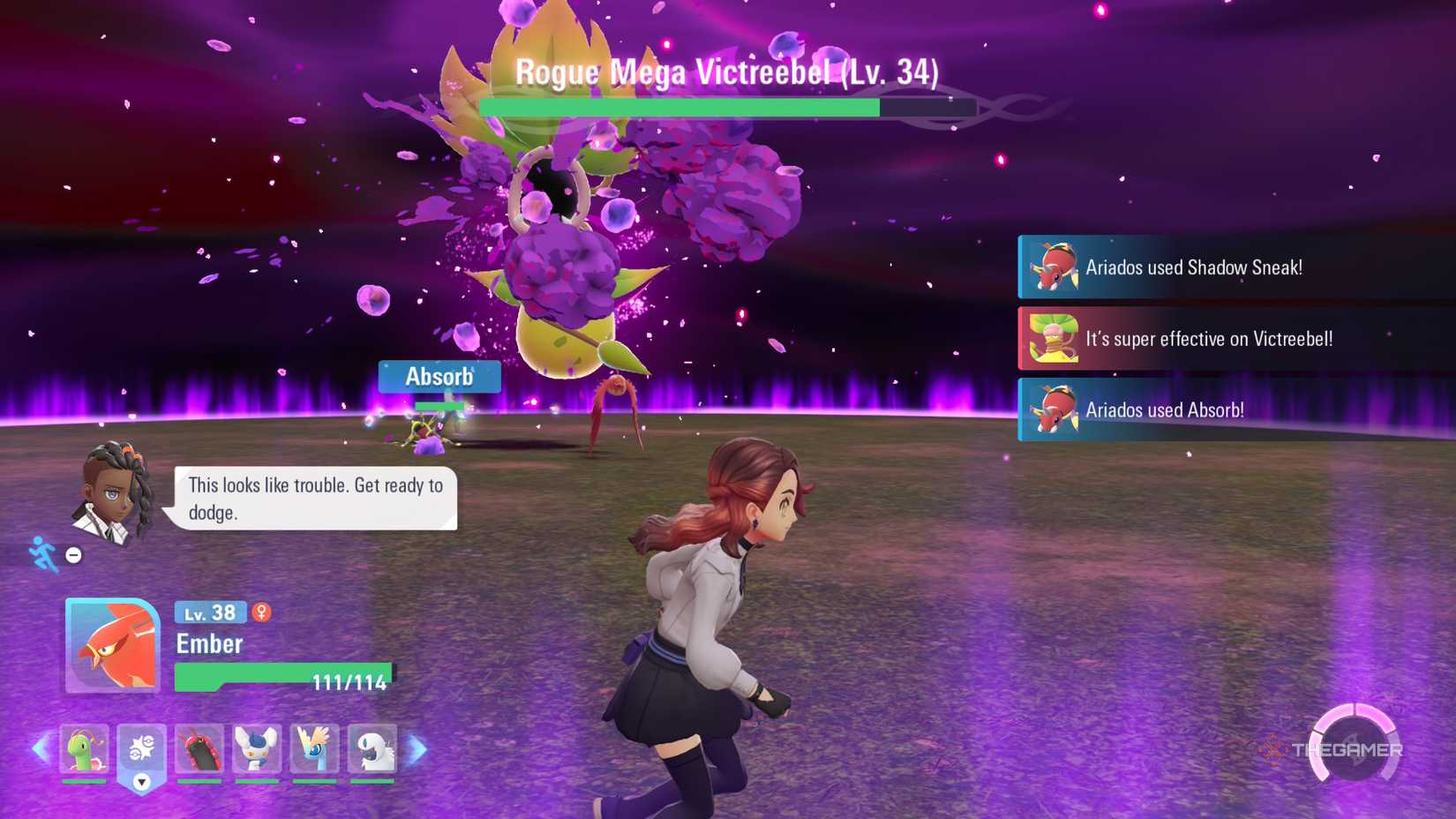Image resolution: width=1456 pixels, height=819 pixels.
Task: Click the Victreebel icon in the battle log
Action: pyautogui.click(x=1055, y=339)
